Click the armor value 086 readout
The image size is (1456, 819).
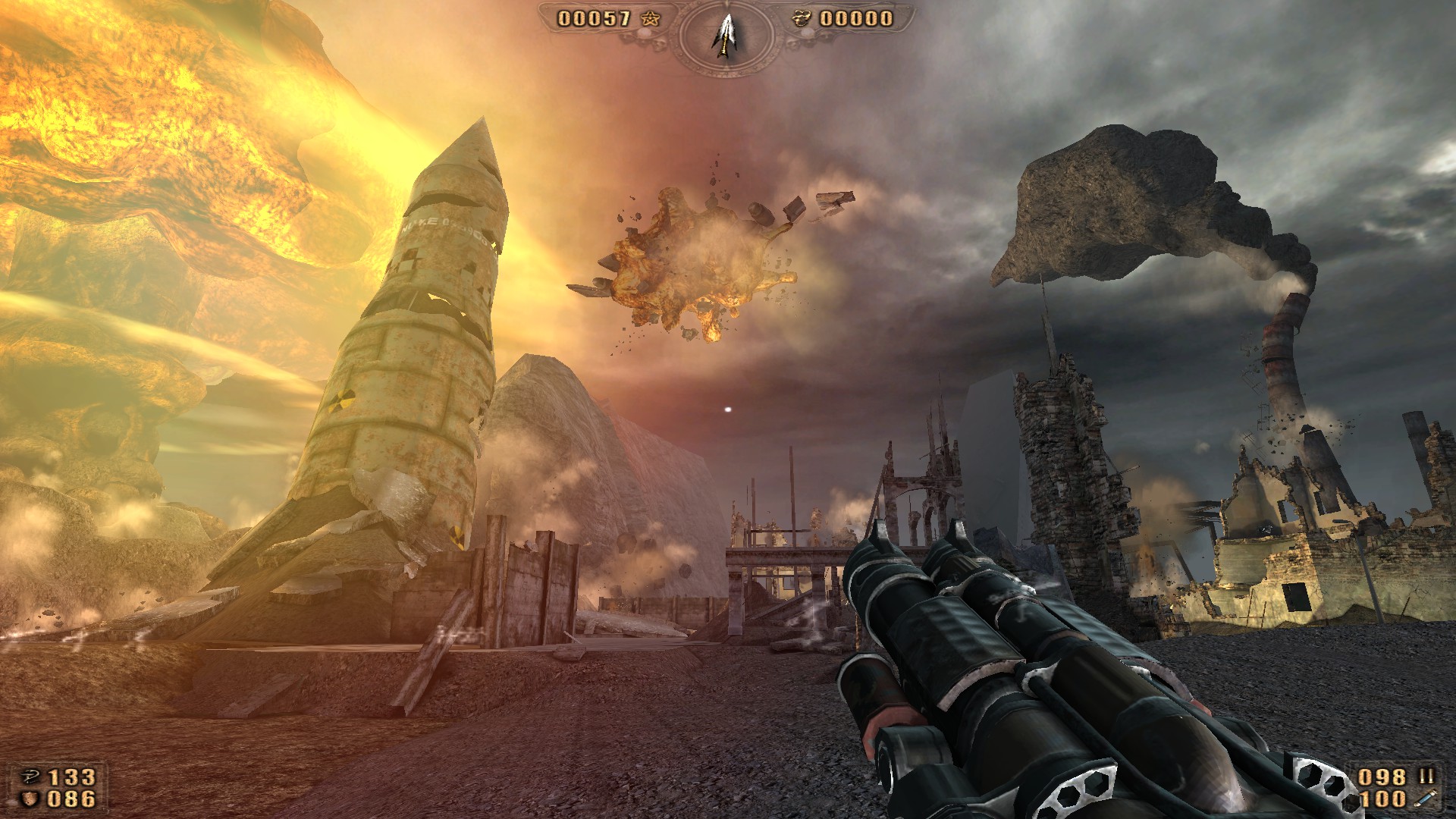(x=71, y=799)
